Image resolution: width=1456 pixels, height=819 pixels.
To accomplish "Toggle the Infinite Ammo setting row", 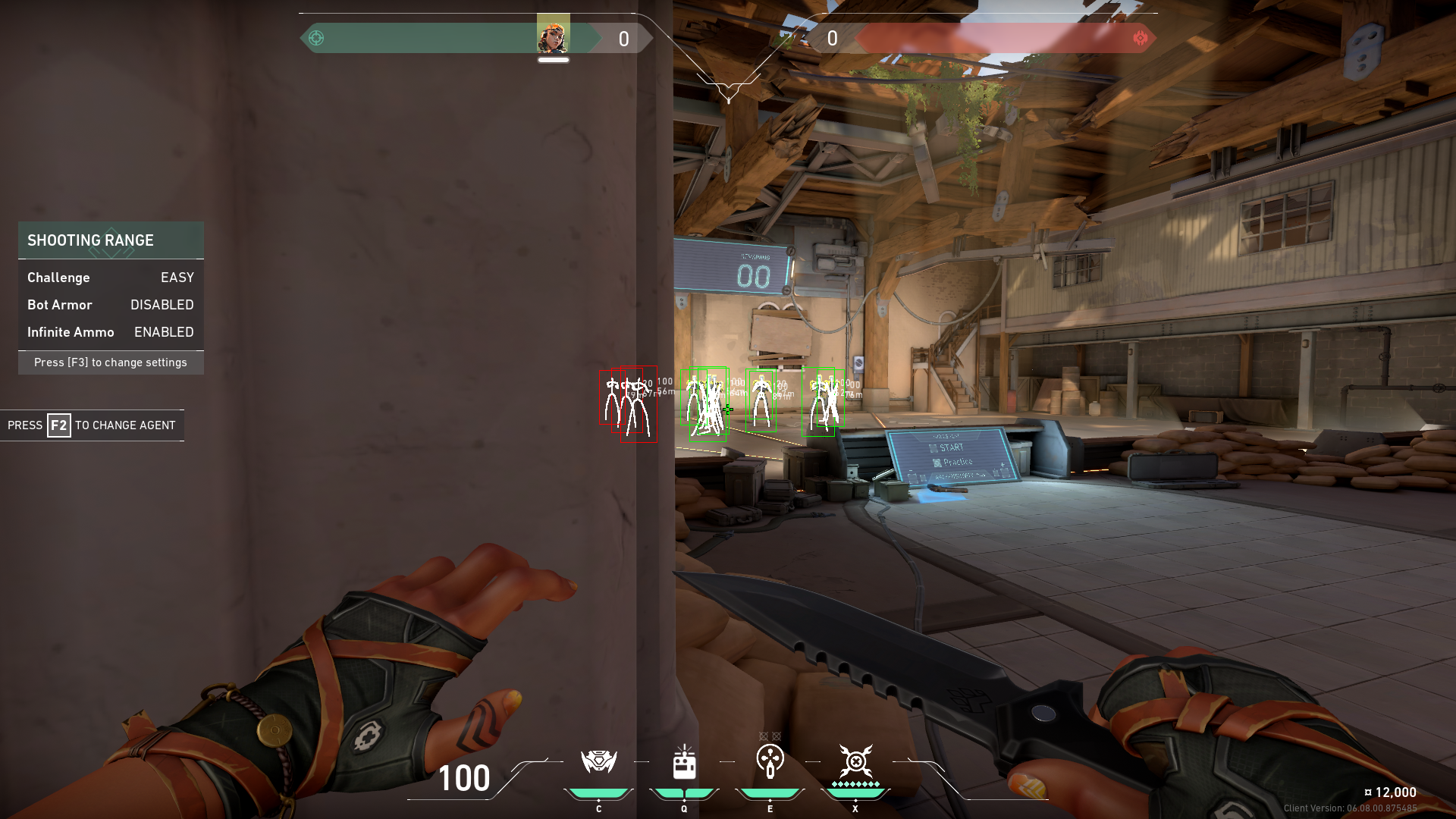I will [x=111, y=332].
